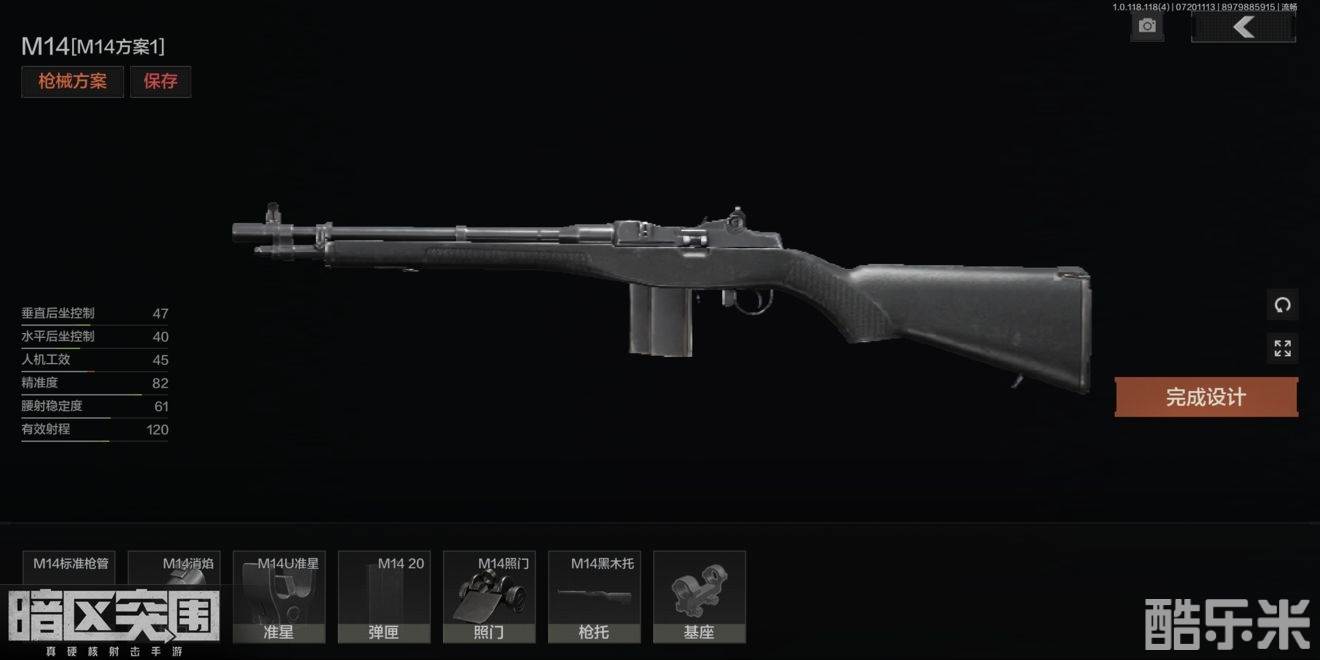The width and height of the screenshot is (1320, 660).
Task: Expand the weapon view to fullscreen
Action: tap(1282, 348)
